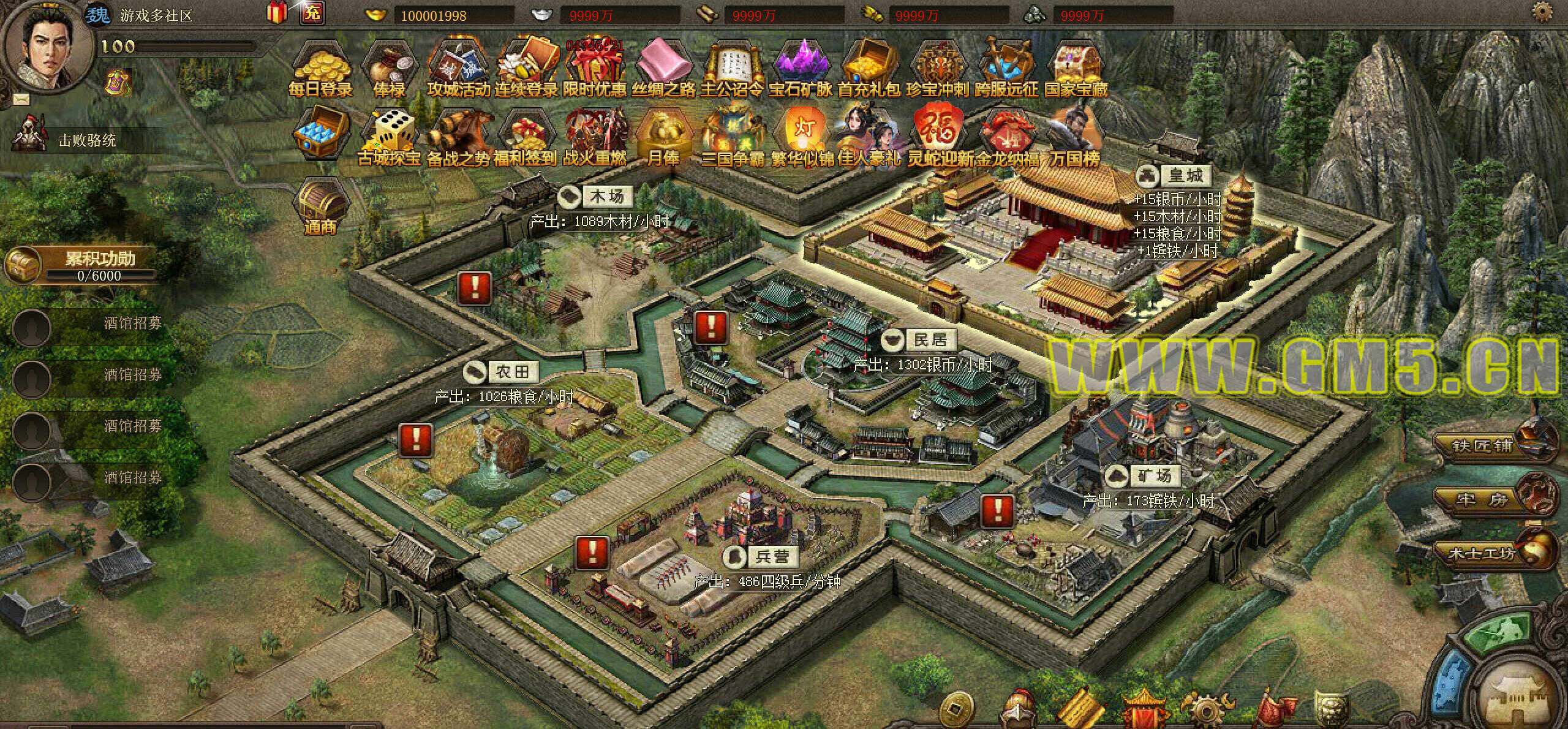Click the red 充 recharge button

[312, 13]
